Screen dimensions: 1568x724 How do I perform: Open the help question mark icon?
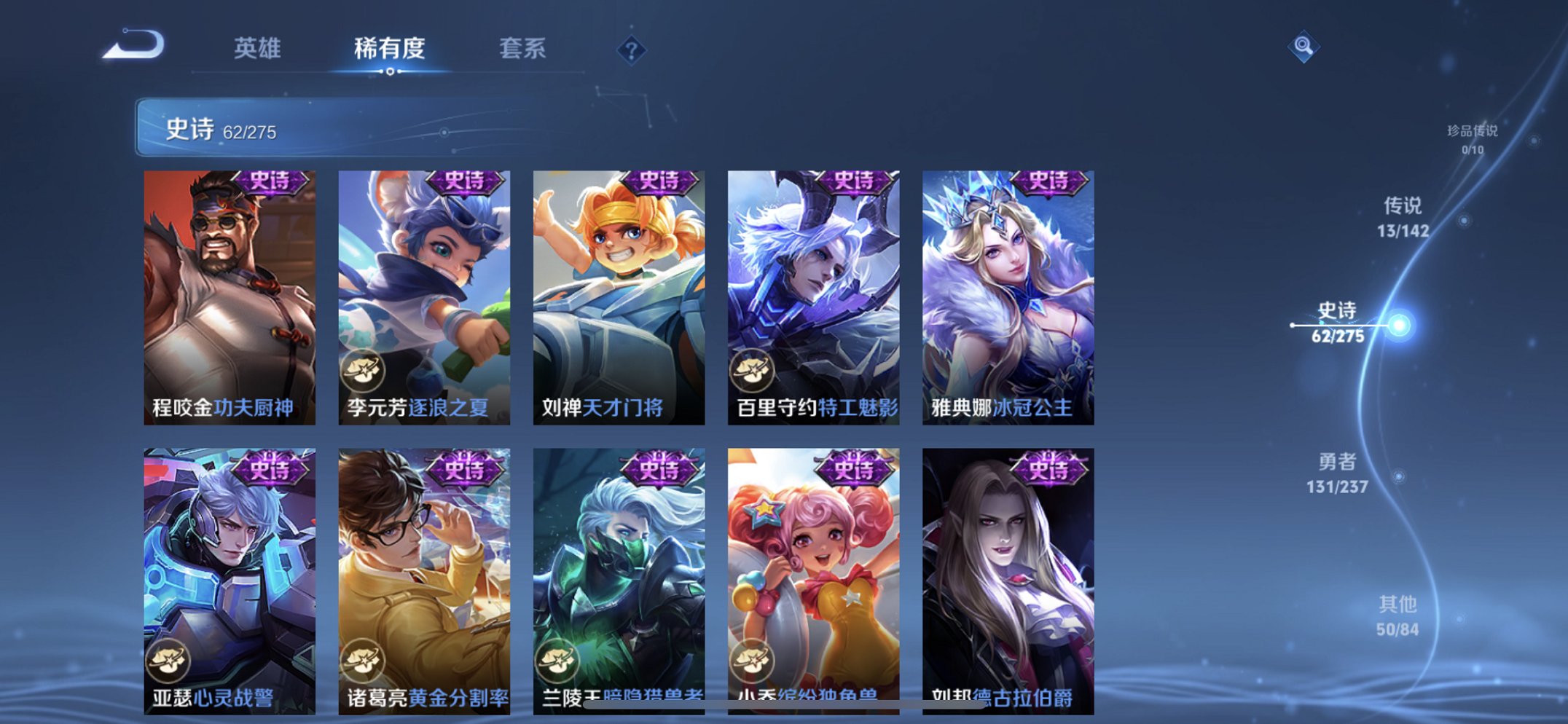[x=631, y=51]
